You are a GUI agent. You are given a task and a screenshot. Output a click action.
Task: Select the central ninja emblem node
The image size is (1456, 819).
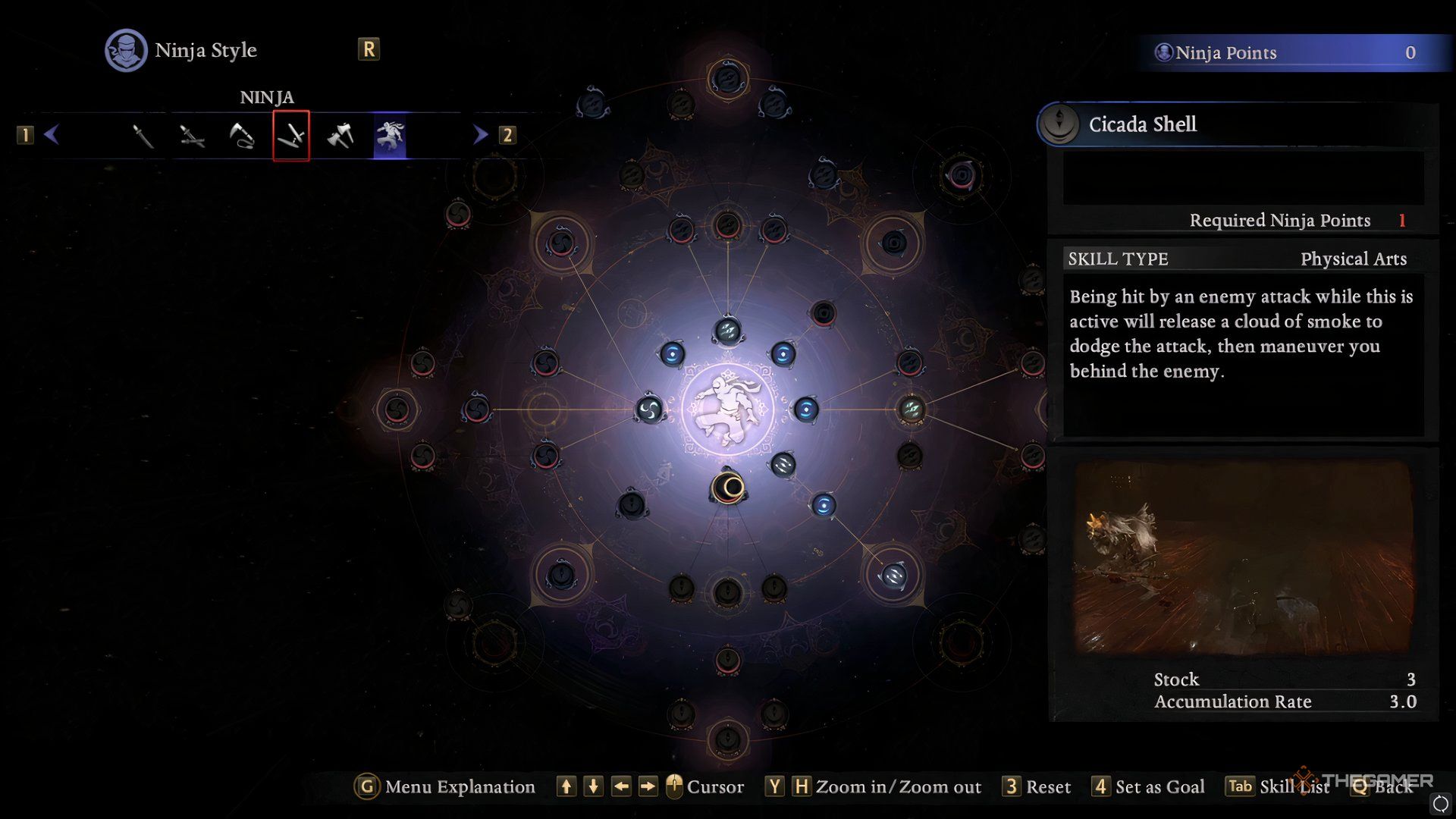point(727,409)
